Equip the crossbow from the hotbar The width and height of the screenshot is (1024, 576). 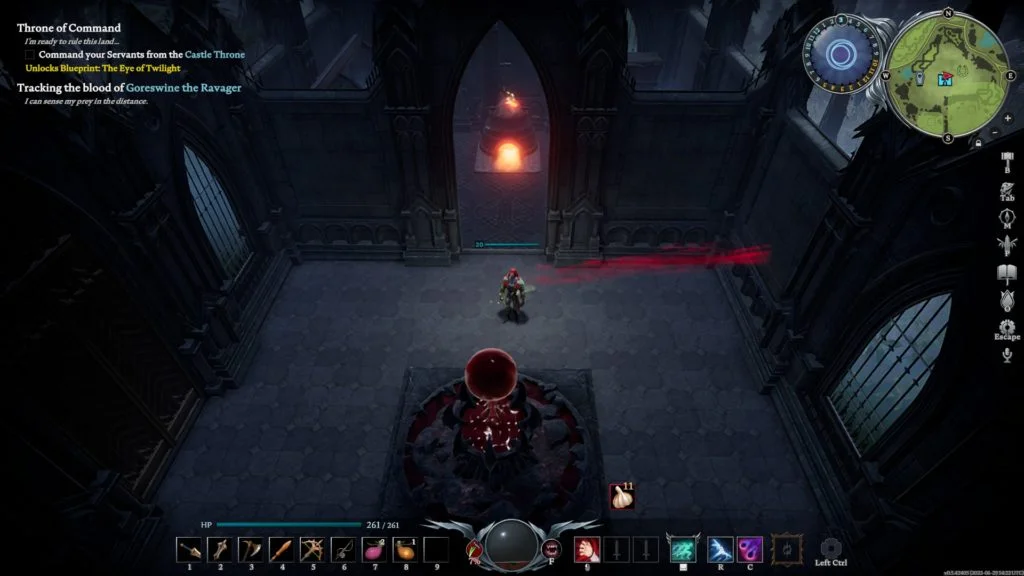313,549
